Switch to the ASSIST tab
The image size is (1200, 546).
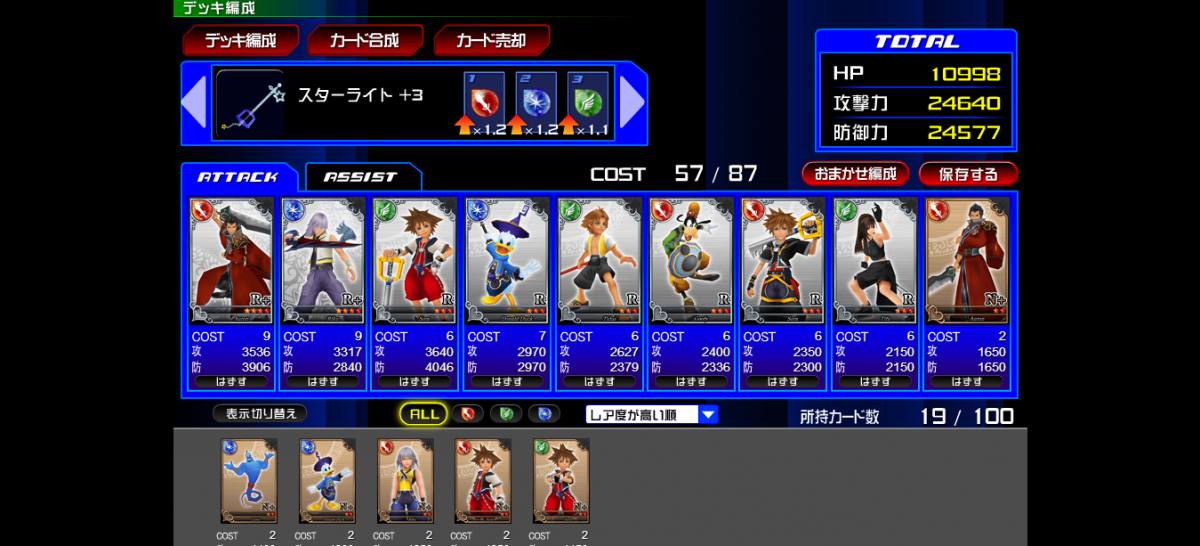point(362,177)
